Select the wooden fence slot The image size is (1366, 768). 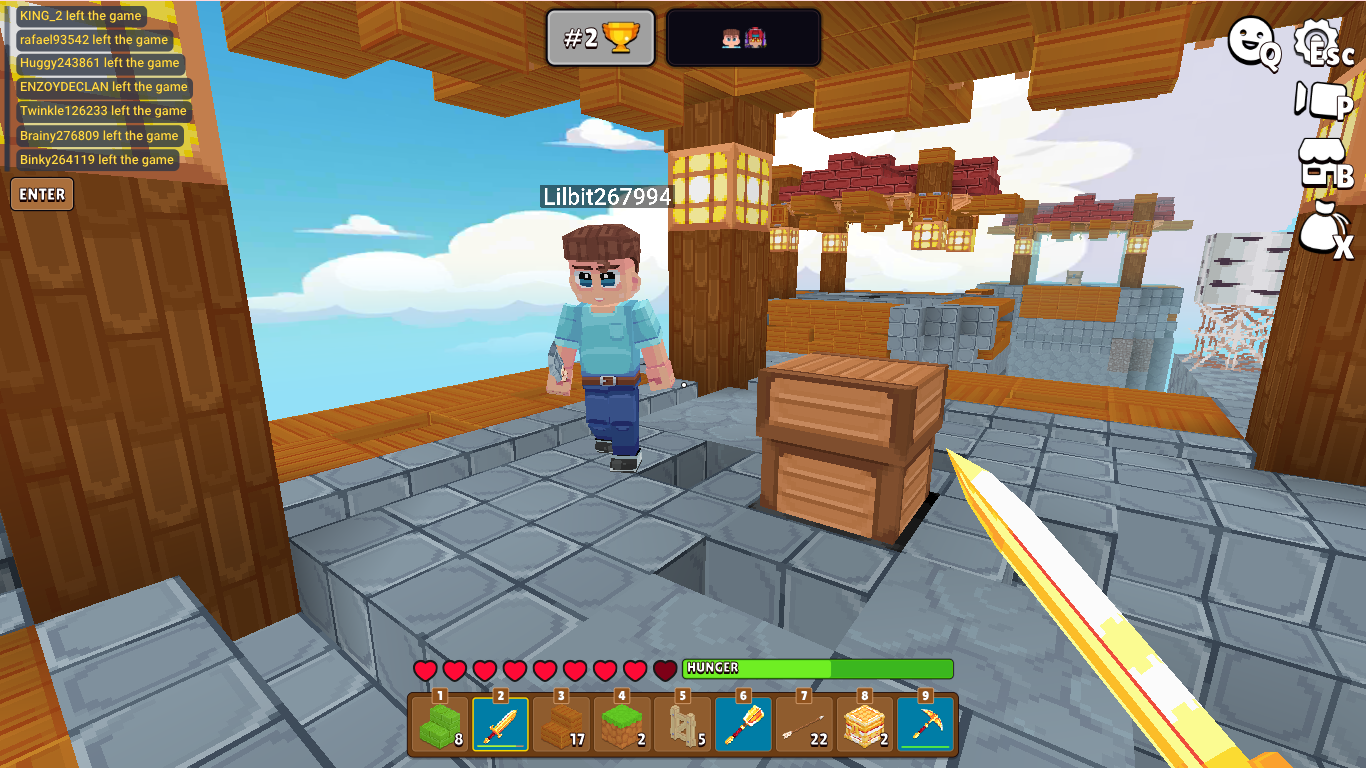click(x=683, y=724)
